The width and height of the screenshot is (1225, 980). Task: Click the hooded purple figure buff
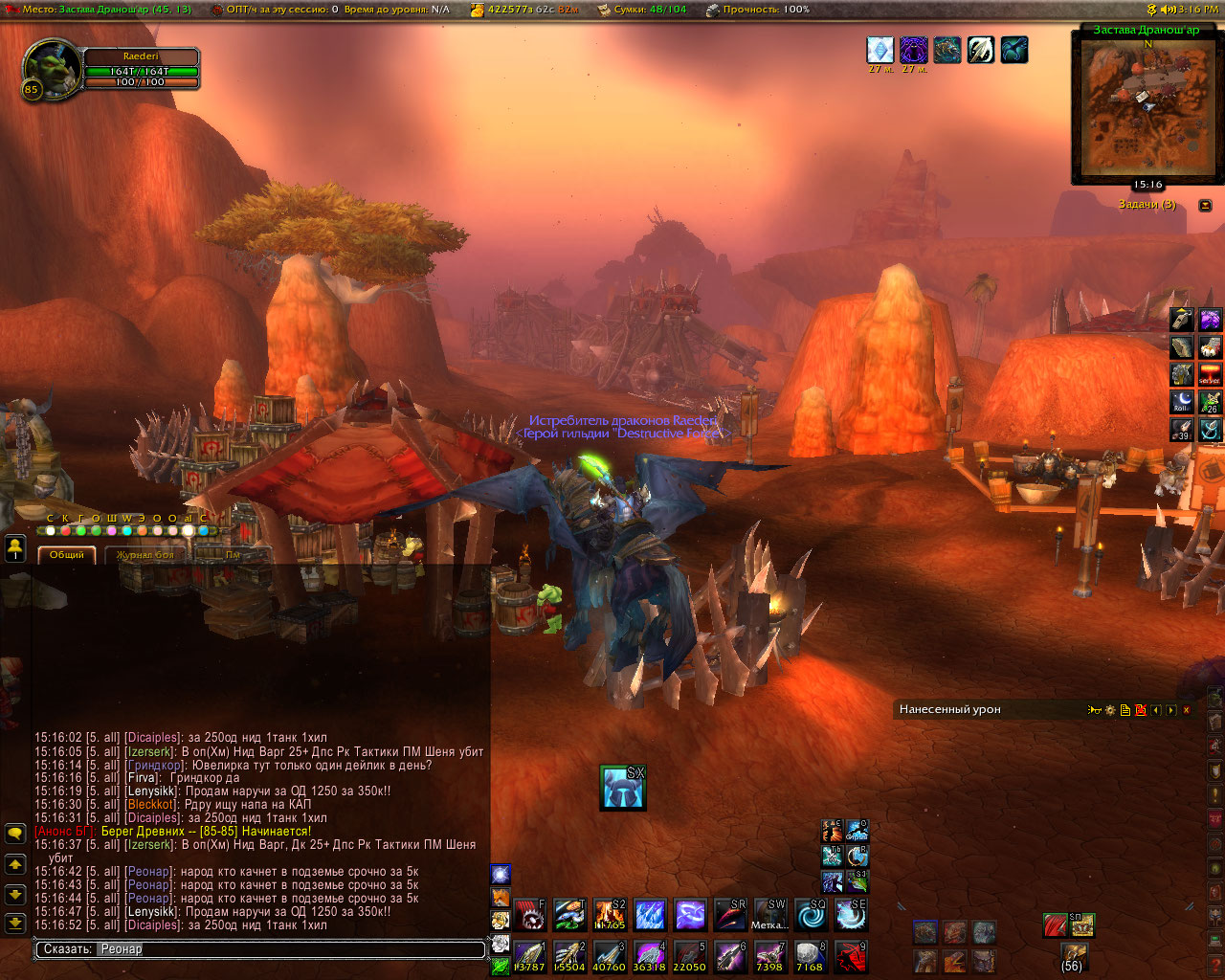pyautogui.click(x=913, y=50)
